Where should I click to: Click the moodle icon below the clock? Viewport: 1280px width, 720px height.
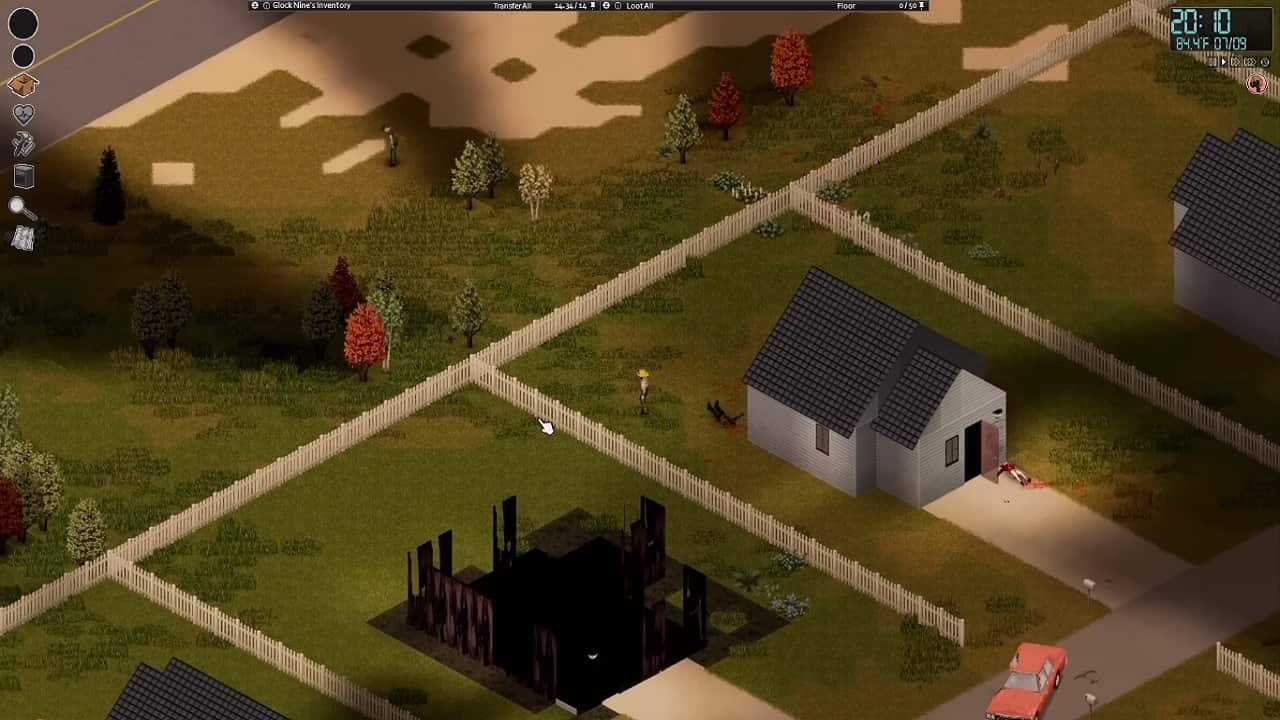[1255, 82]
